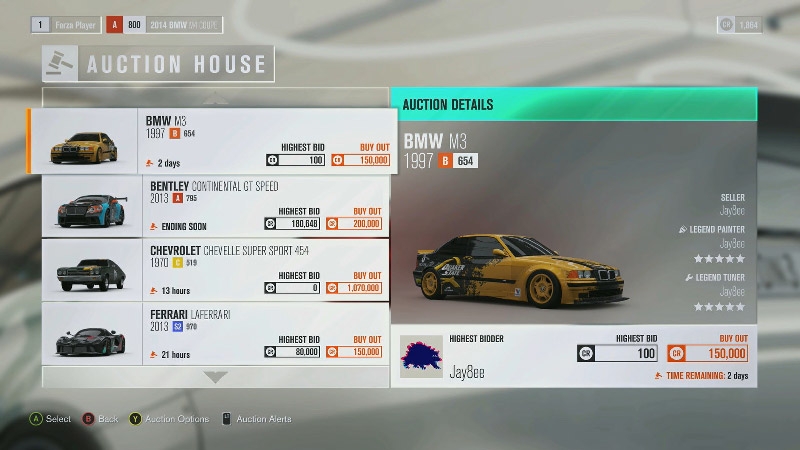
Task: Click the Auction Details header
Action: (572, 104)
